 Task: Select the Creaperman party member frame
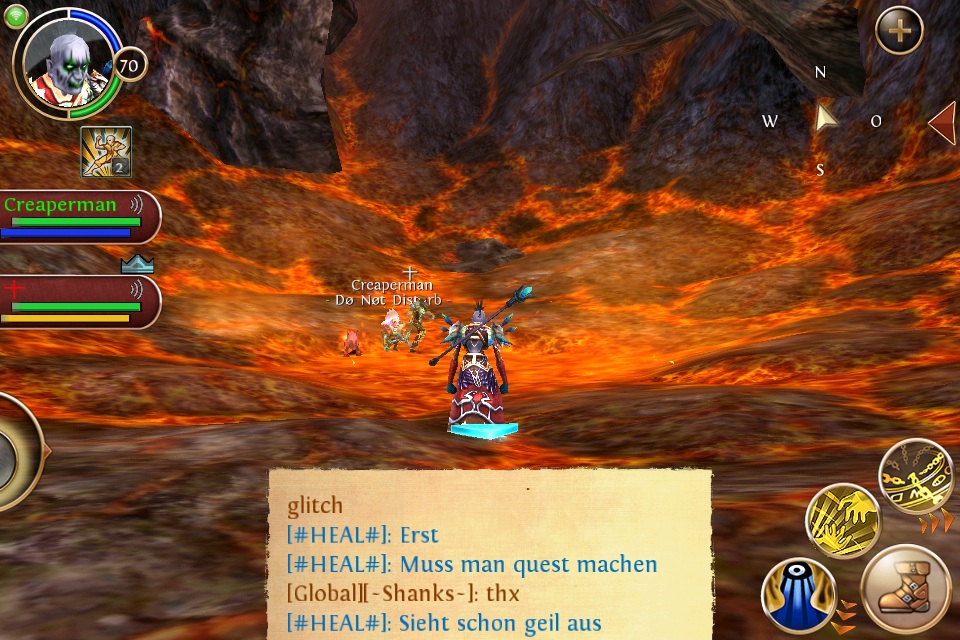pyautogui.click(x=78, y=217)
